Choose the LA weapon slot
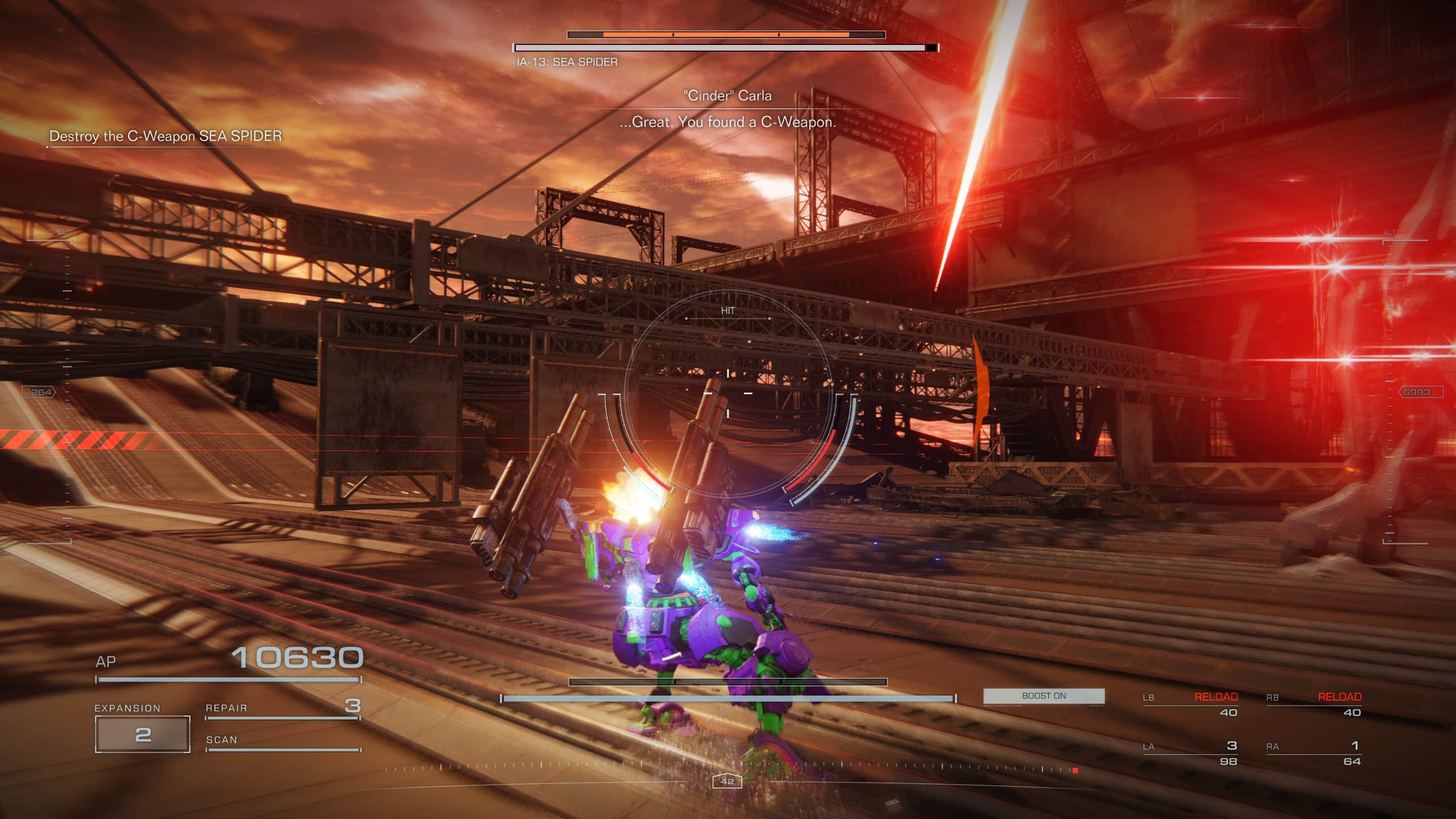The image size is (1456, 819). click(x=1190, y=753)
